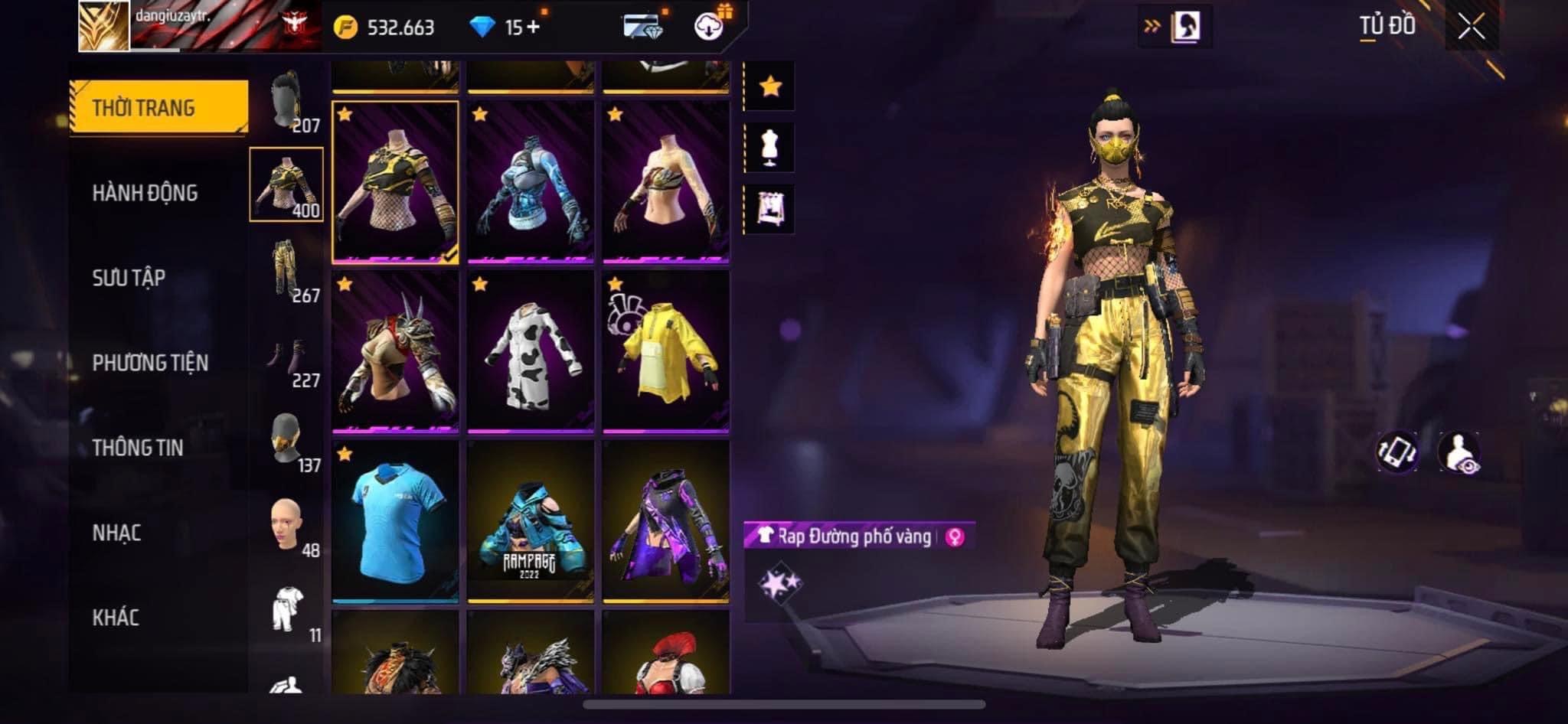Select the Phương Tiện vehicles tab
Image resolution: width=1568 pixels, height=724 pixels.
(x=150, y=363)
